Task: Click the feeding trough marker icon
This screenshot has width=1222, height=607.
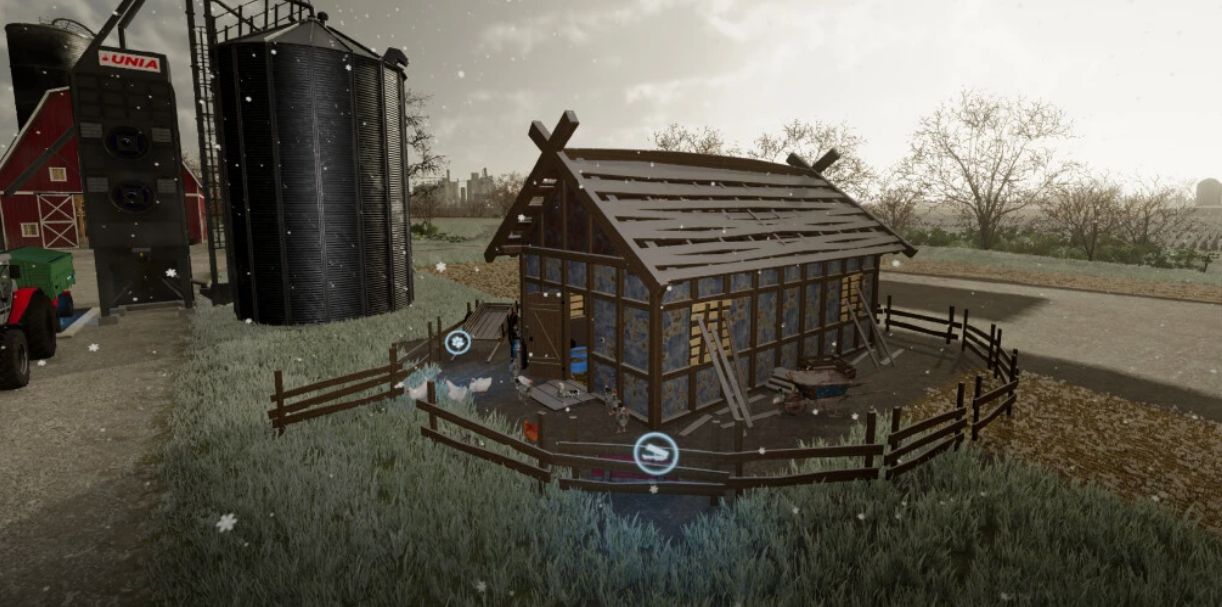Action: click(656, 454)
